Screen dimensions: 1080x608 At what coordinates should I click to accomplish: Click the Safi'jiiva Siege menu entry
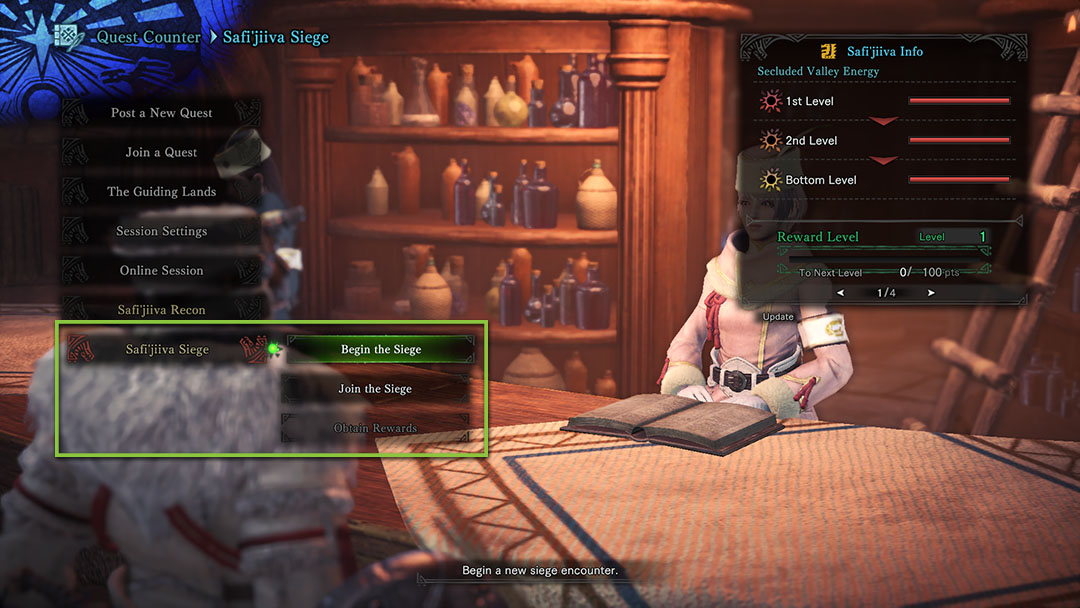pos(166,349)
